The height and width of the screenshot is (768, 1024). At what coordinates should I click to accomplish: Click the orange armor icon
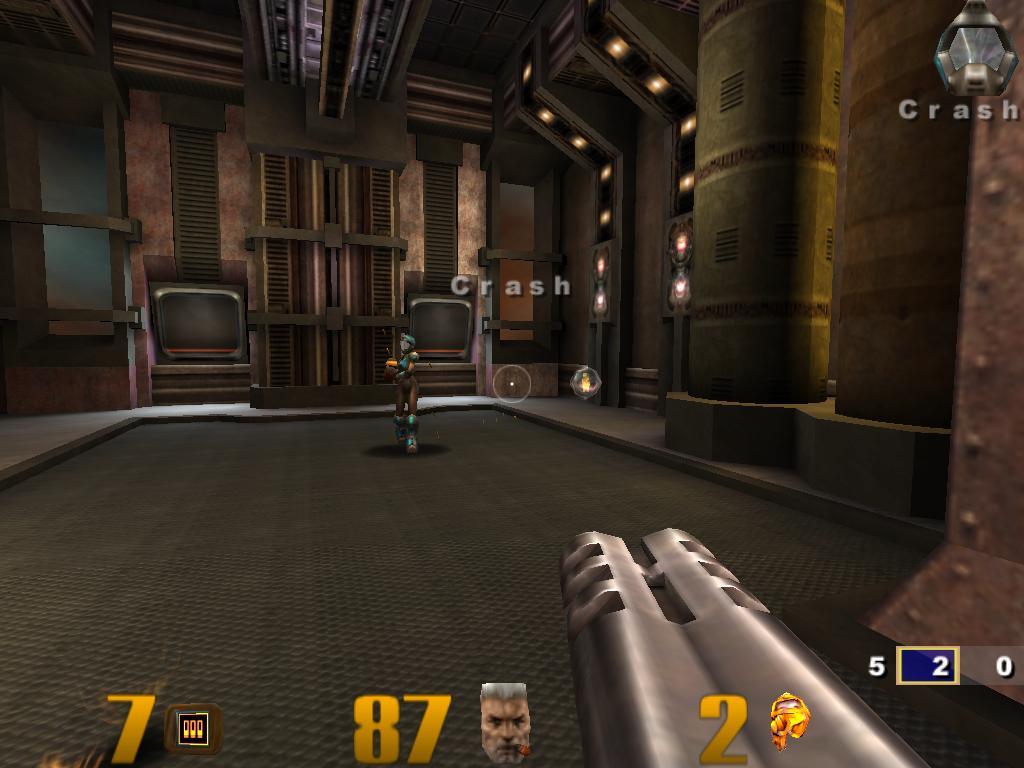click(x=788, y=722)
